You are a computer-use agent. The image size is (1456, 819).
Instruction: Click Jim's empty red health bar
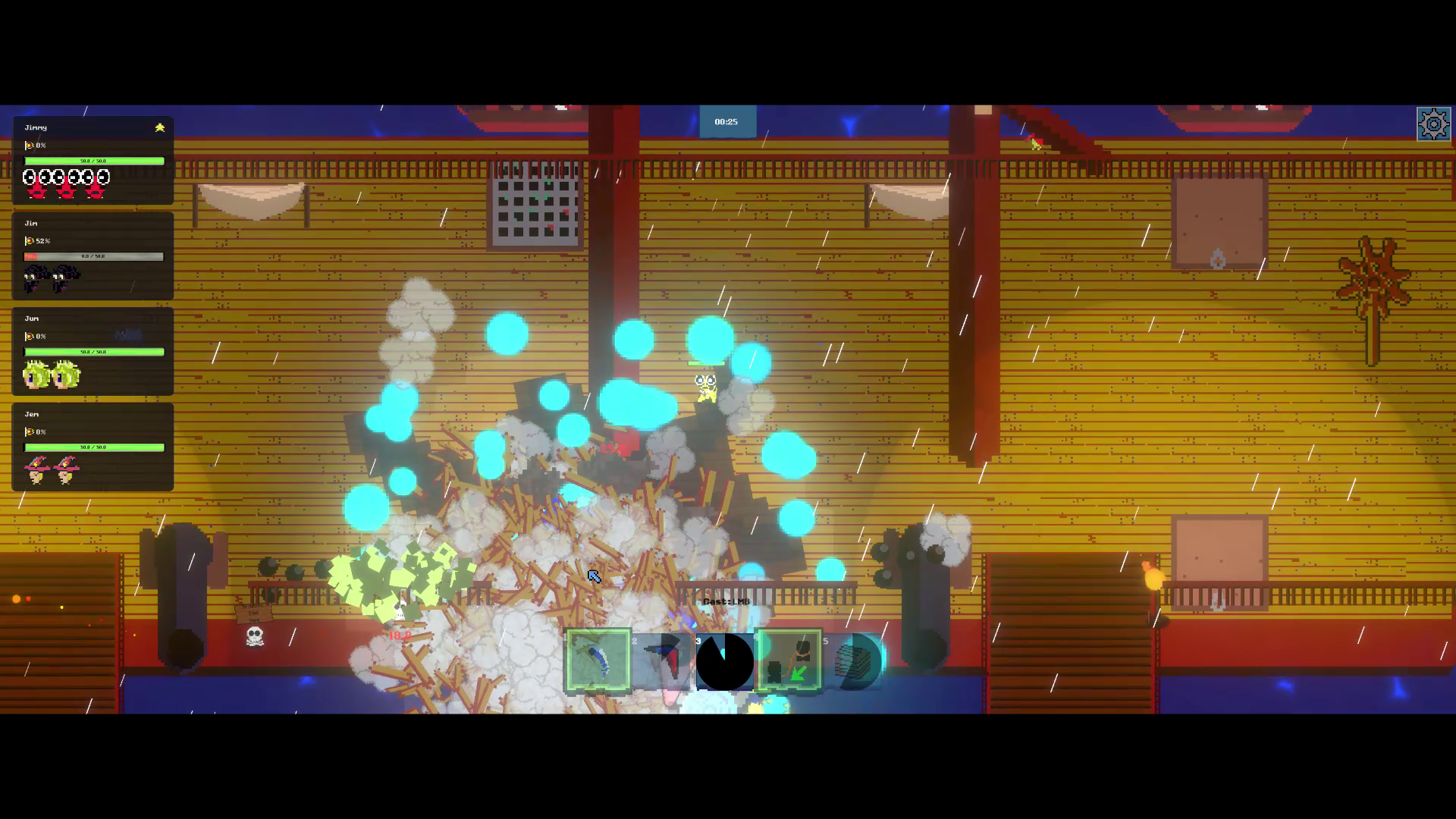(x=93, y=256)
